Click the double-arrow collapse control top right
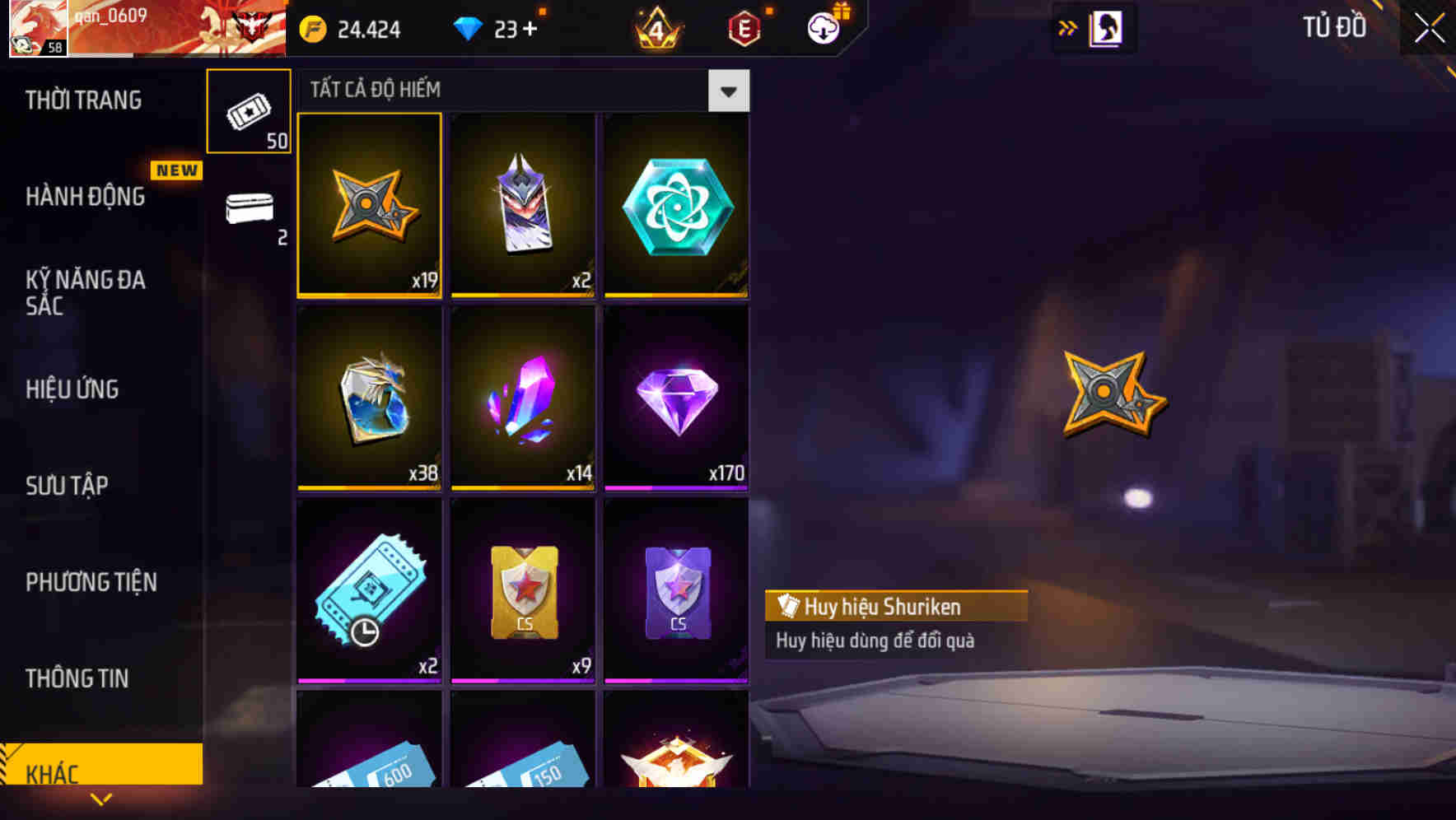The image size is (1456, 820). (1067, 27)
